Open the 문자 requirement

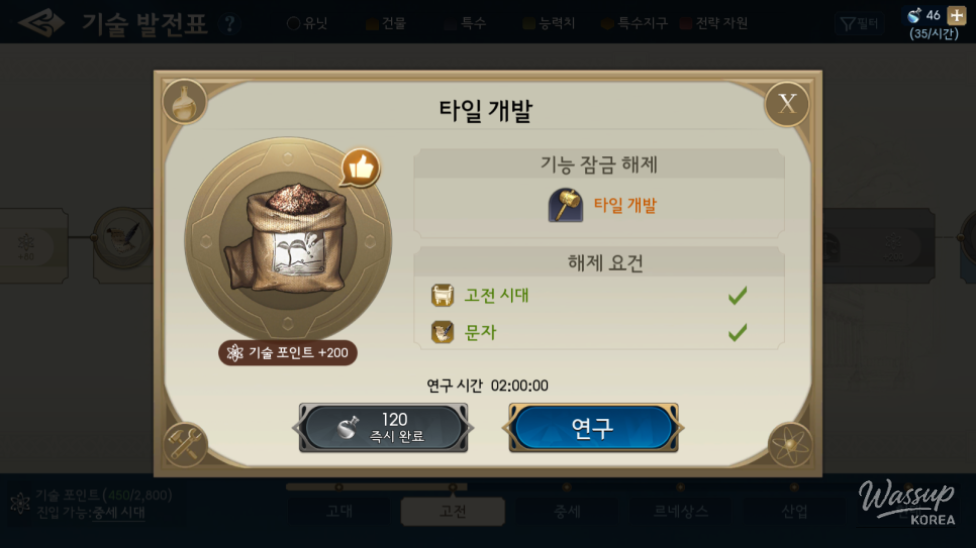(481, 333)
